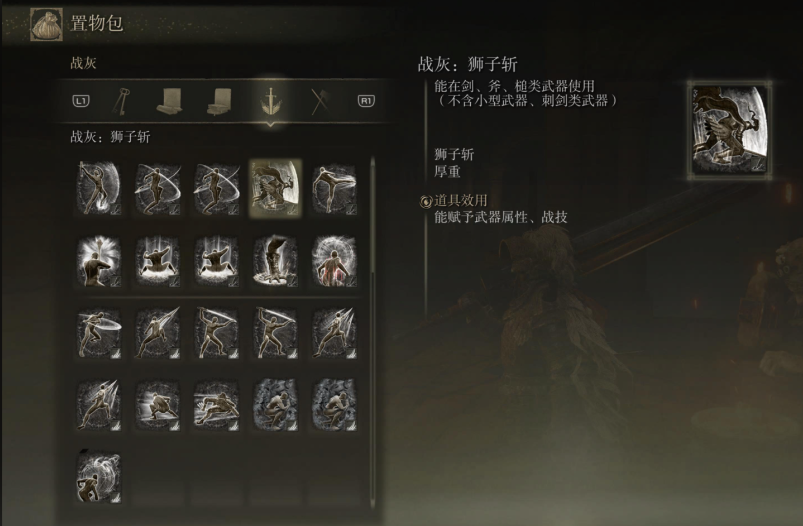Select the stomping leg ash of war
This screenshot has height=526, width=803.
275,259
